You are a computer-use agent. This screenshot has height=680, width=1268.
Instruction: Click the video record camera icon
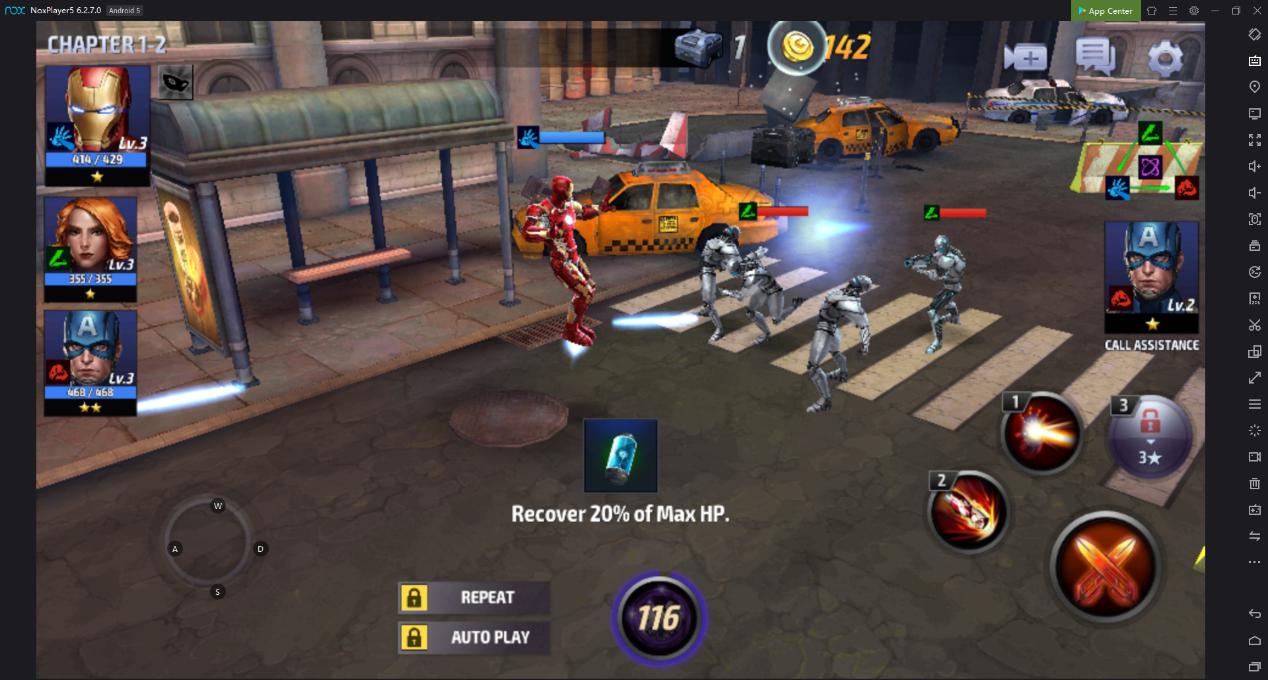pos(1025,57)
